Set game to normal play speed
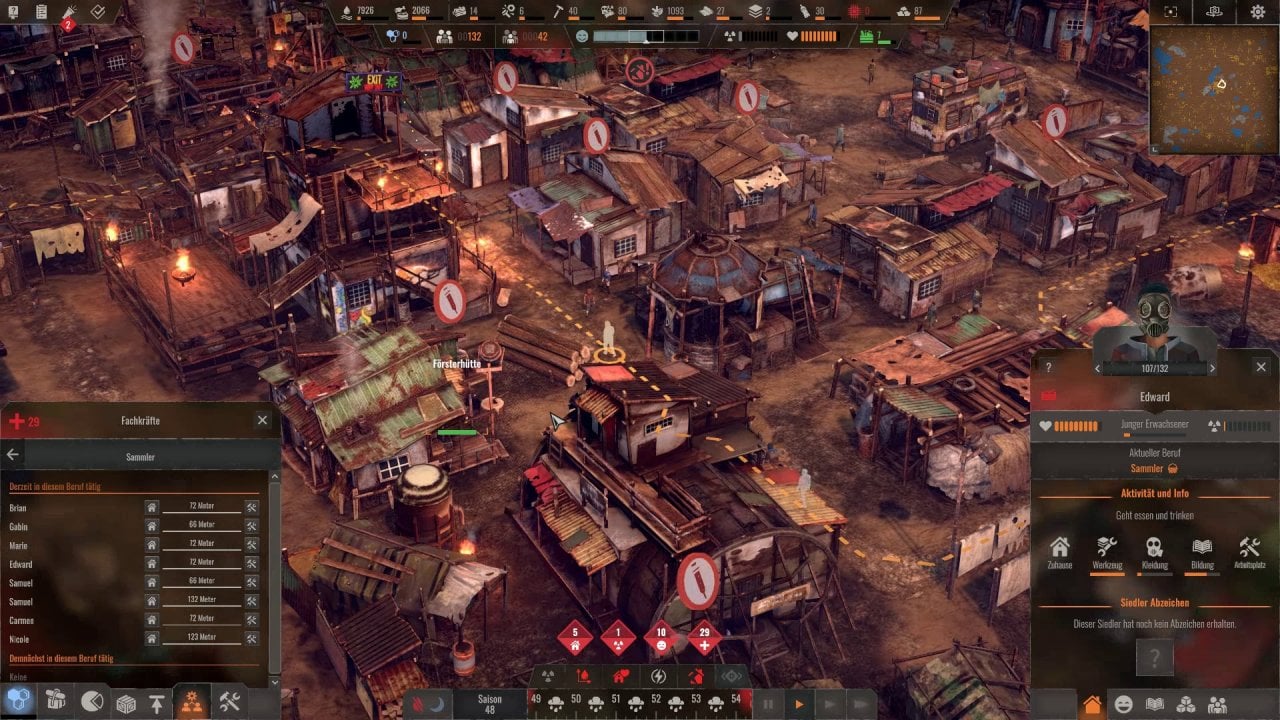1280x720 pixels. pos(798,705)
